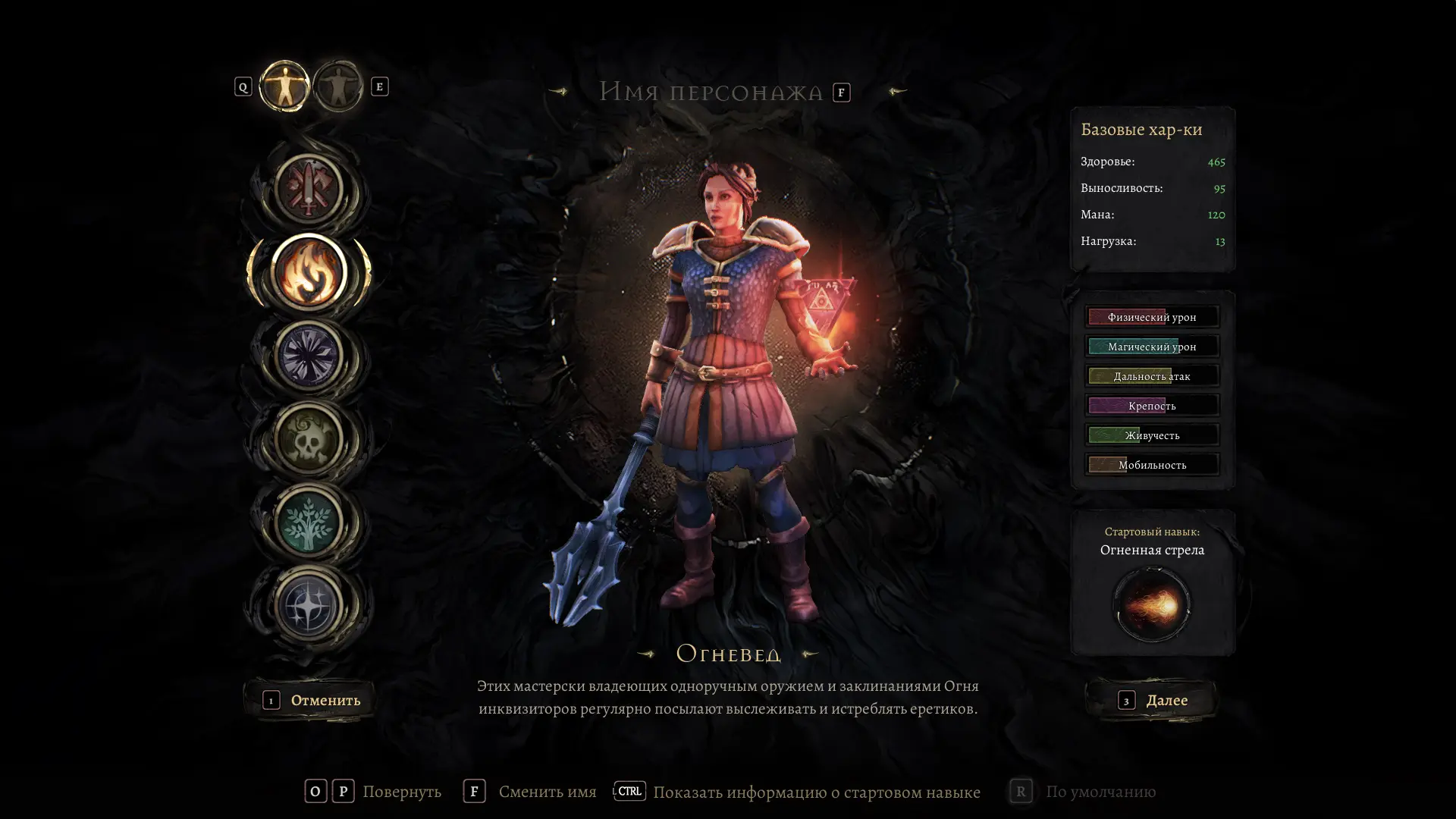Choose the green tree class icon
Image resolution: width=1456 pixels, height=819 pixels.
tap(309, 522)
